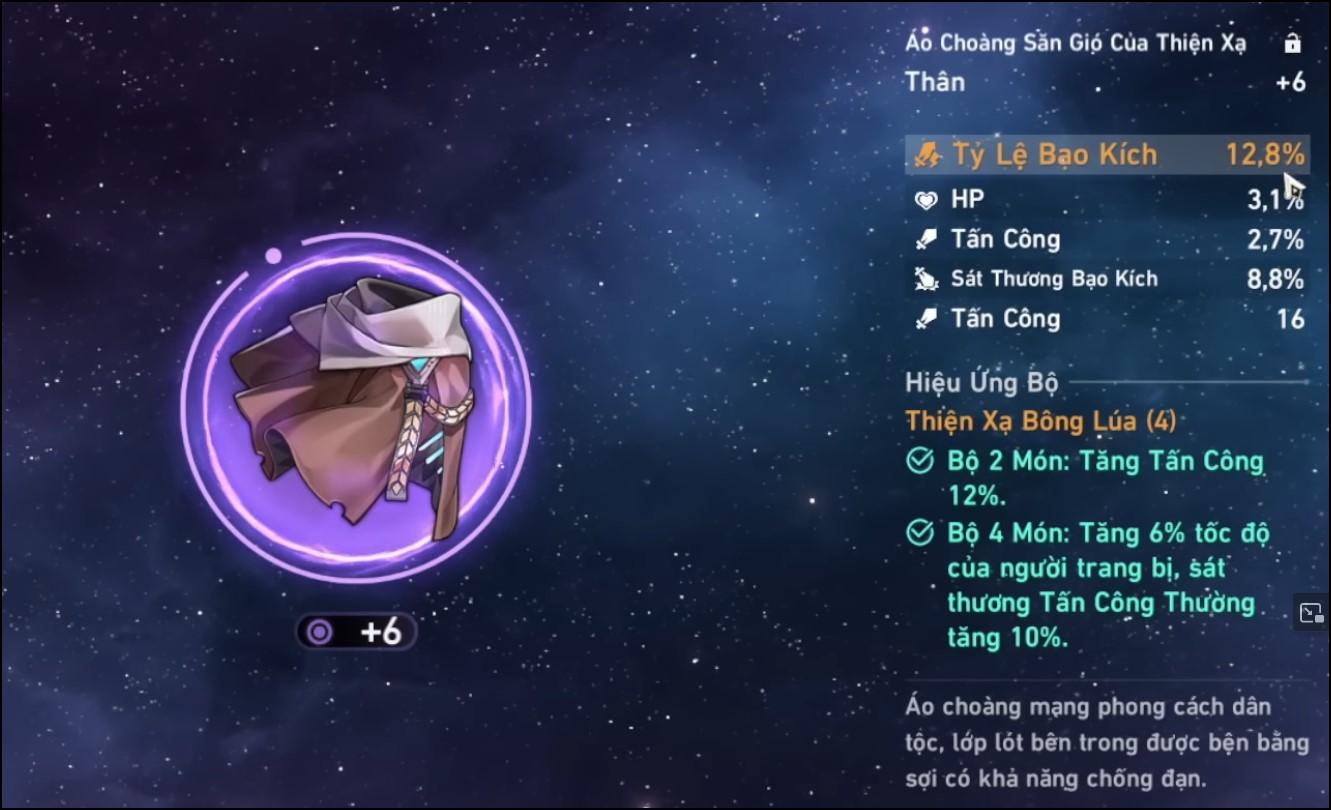Click the sword icon beside flat Tấn Công 16

[926, 319]
